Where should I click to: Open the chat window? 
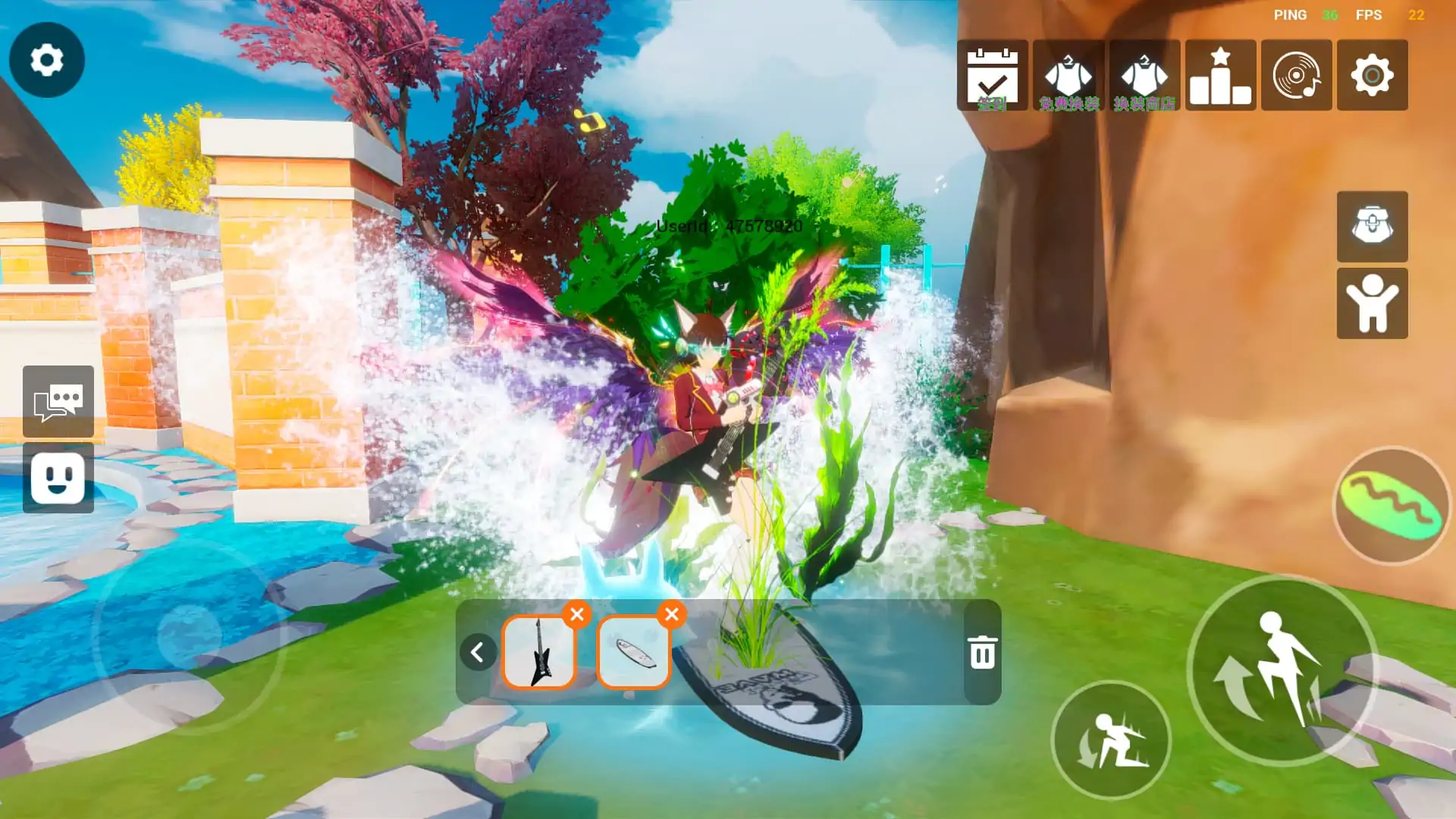click(x=58, y=401)
